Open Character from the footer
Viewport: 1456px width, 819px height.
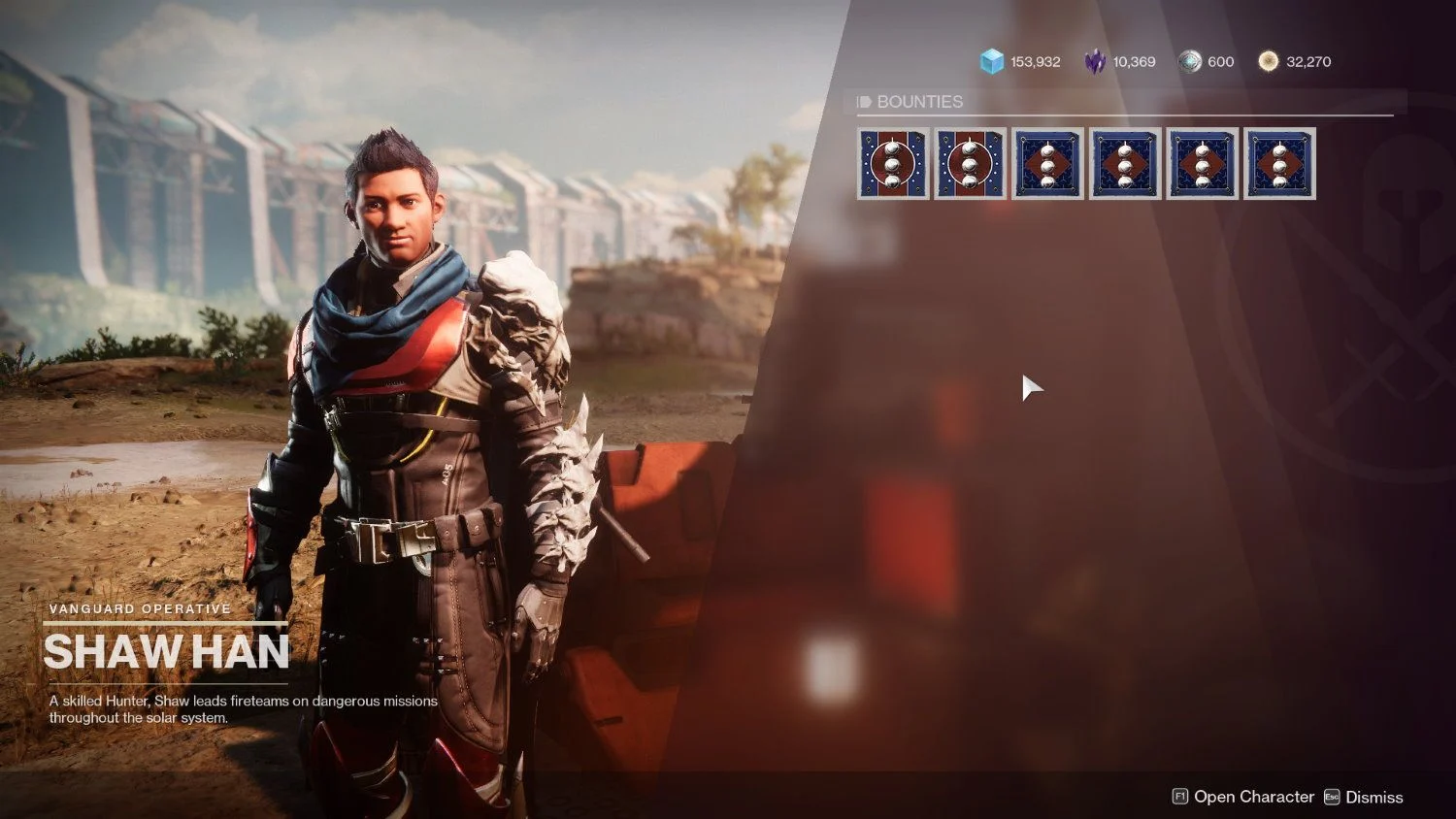click(1243, 797)
